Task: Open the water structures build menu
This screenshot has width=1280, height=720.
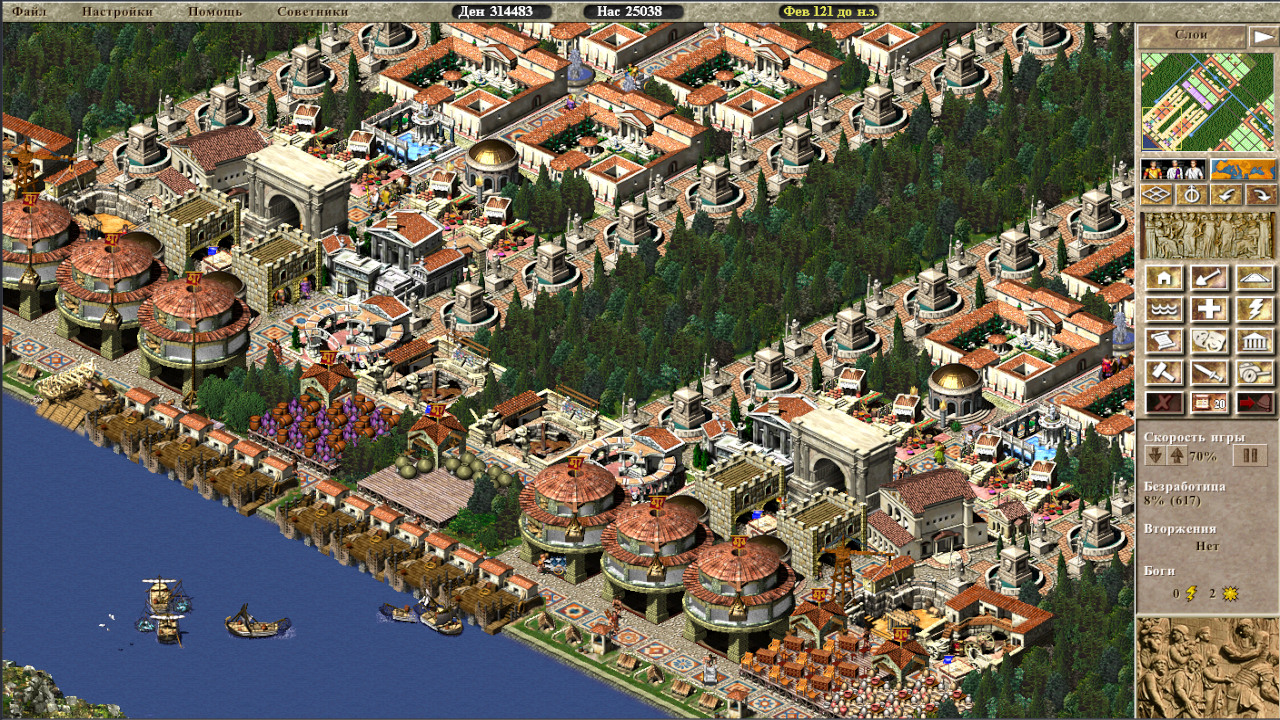Action: tap(1163, 307)
